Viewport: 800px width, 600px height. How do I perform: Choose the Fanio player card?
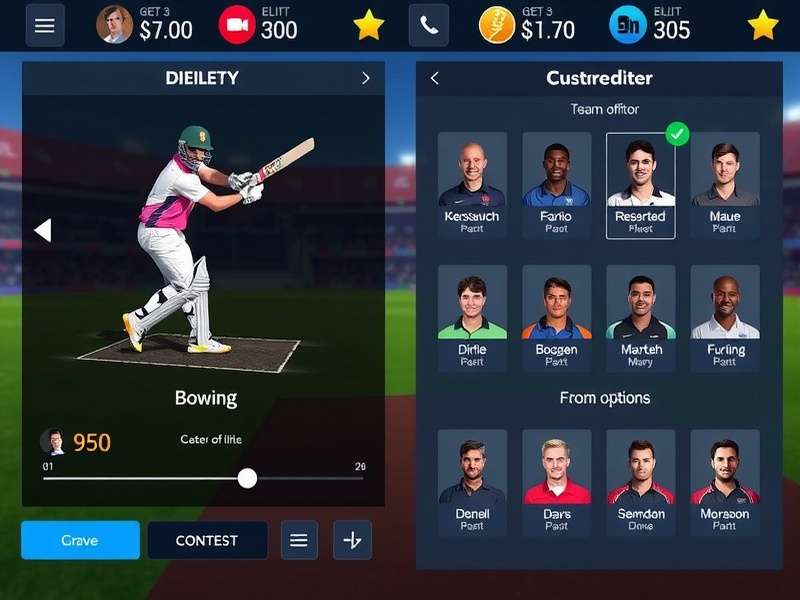[556, 185]
